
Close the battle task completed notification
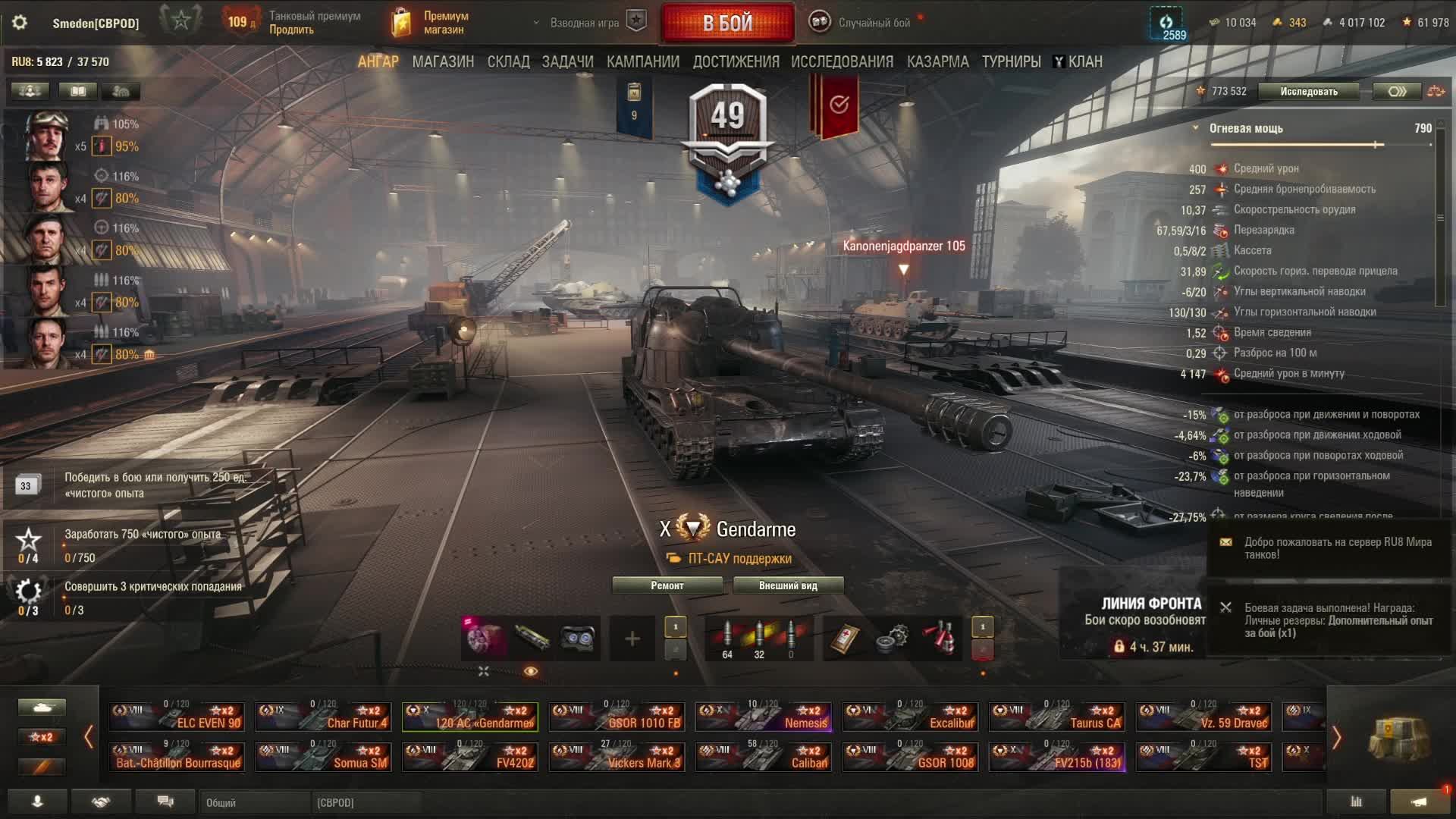(1225, 607)
